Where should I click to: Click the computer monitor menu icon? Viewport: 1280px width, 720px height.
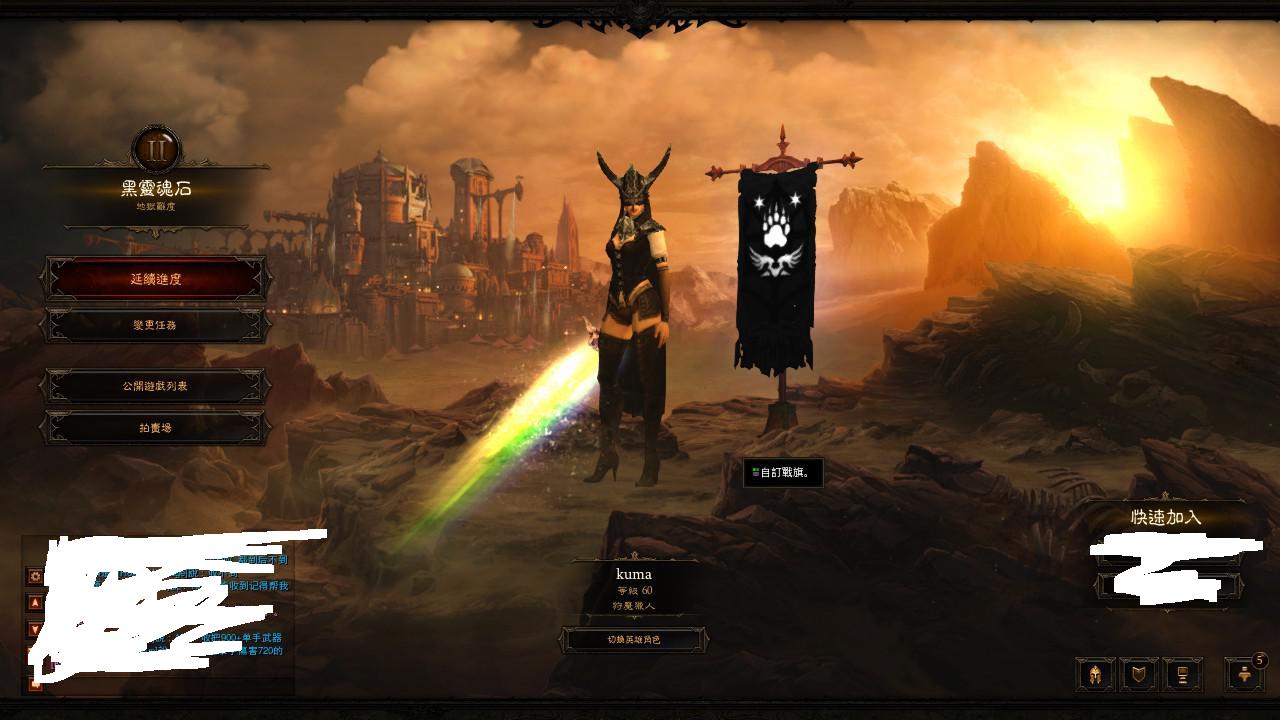tap(1182, 675)
